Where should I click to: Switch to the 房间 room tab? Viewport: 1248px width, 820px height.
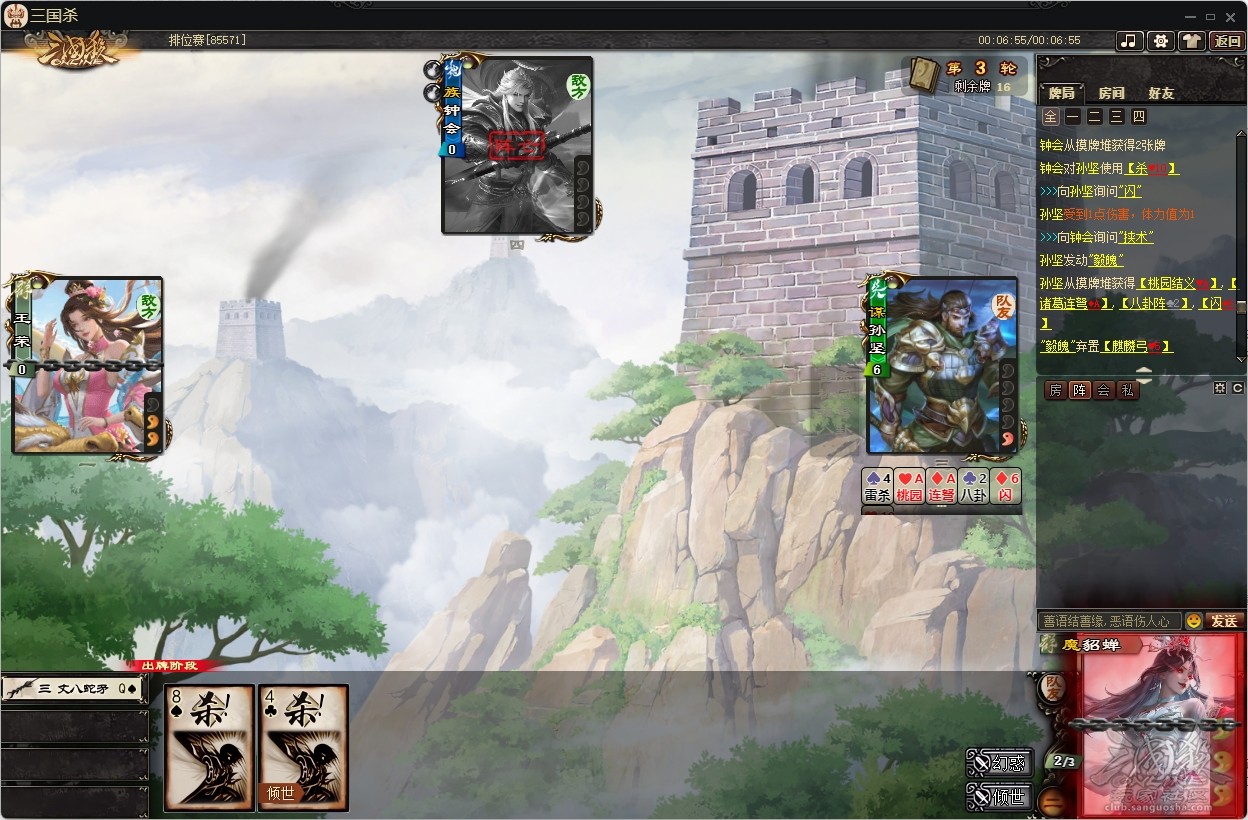(x=1111, y=93)
